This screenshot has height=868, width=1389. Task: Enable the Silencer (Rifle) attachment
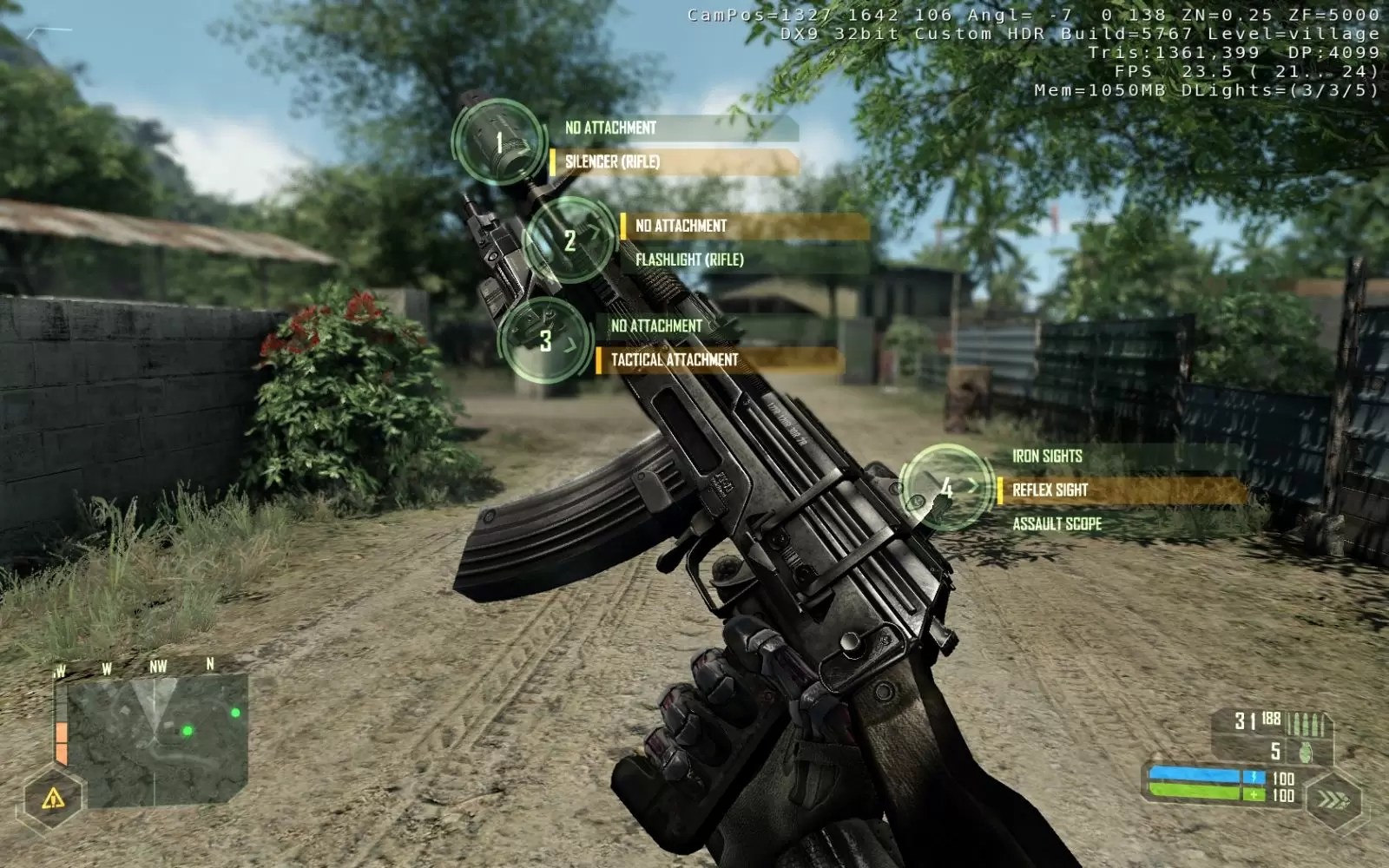pyautogui.click(x=616, y=161)
